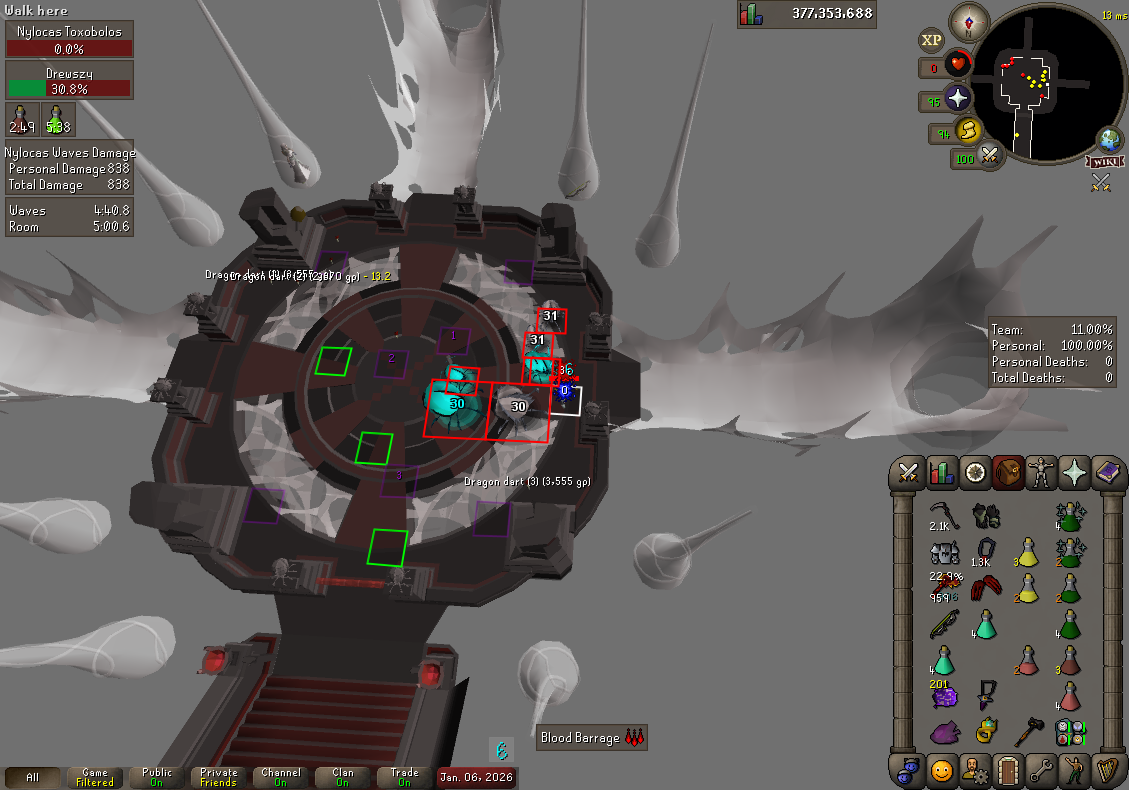
Task: Toggle the XP drops button
Action: [x=932, y=40]
